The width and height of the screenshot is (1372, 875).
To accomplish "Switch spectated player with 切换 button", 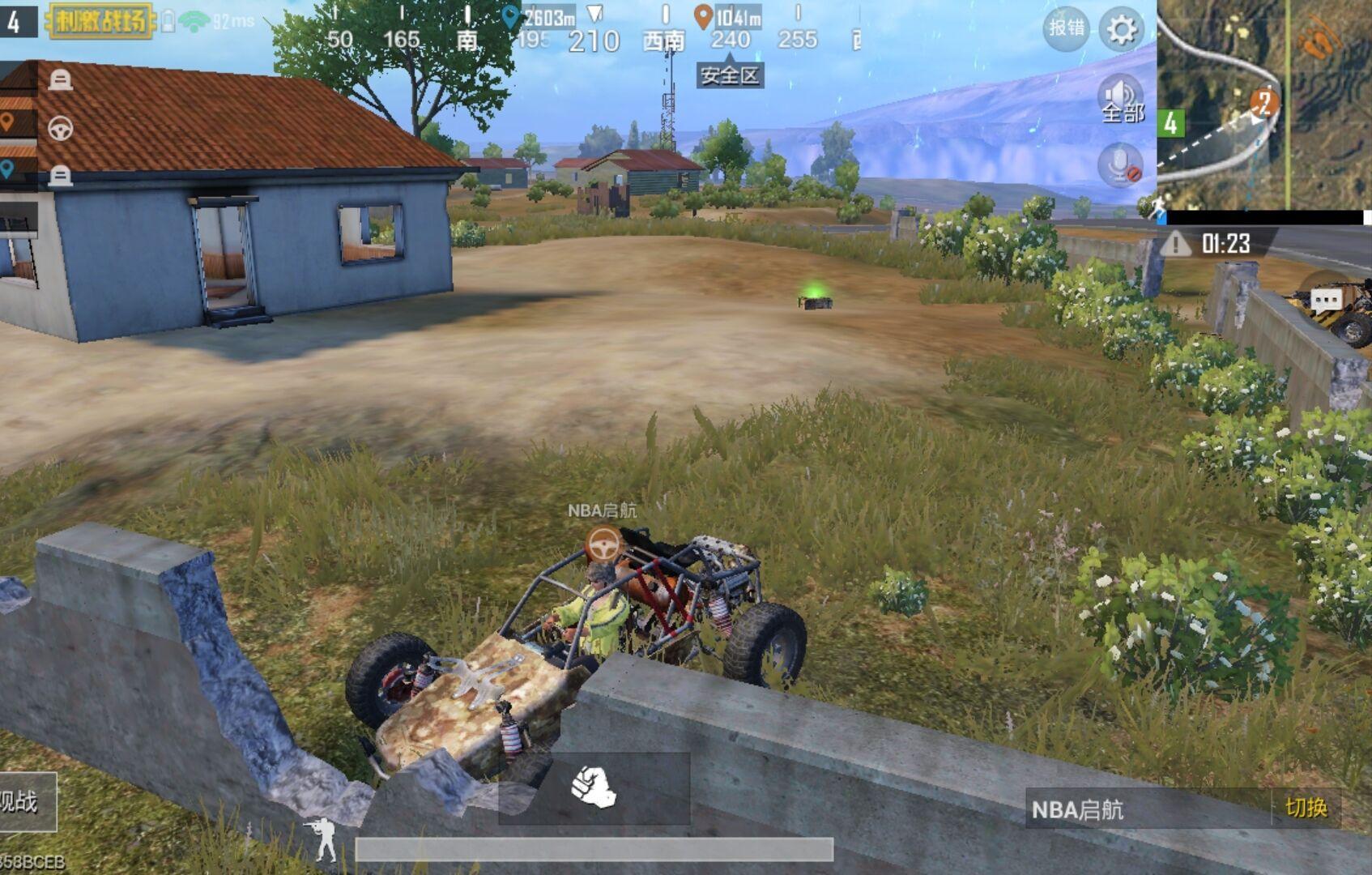I will click(1306, 808).
